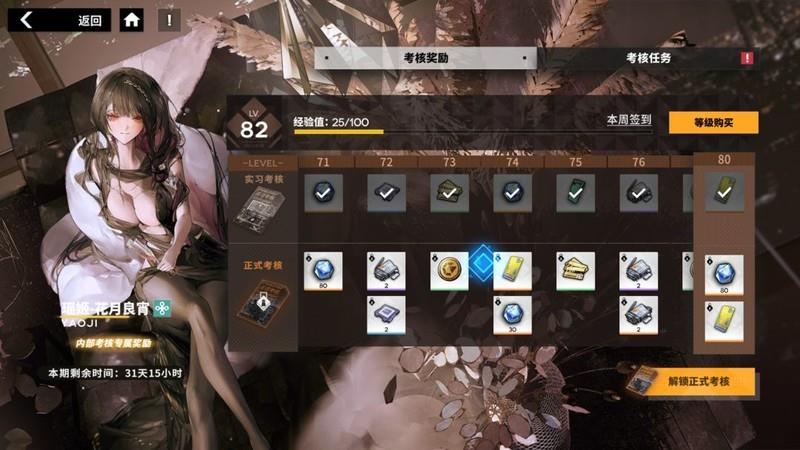The image size is (800, 450).
Task: Select the level 71 formal gem reward
Action: (x=323, y=271)
